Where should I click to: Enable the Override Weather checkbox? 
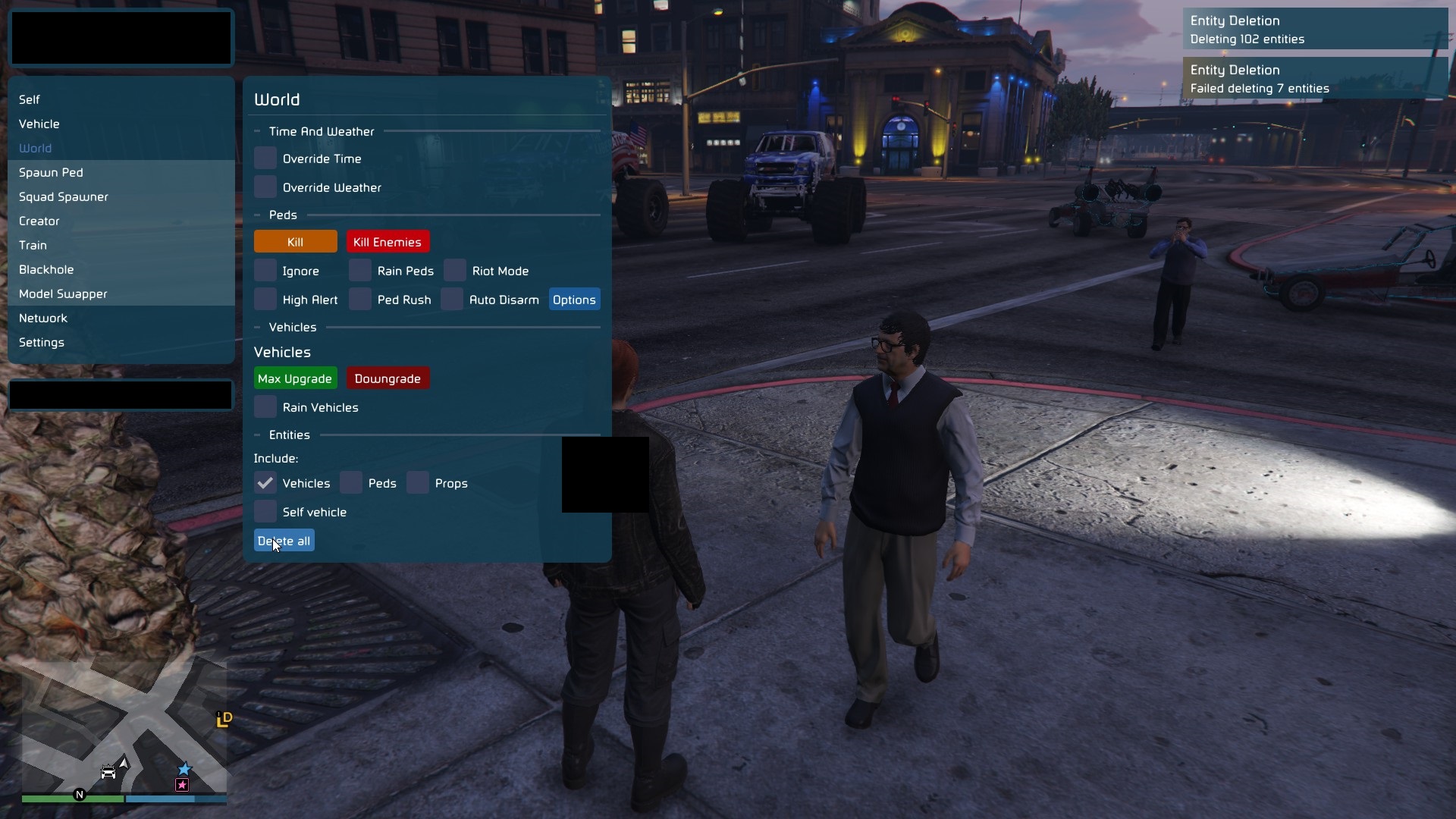point(265,187)
